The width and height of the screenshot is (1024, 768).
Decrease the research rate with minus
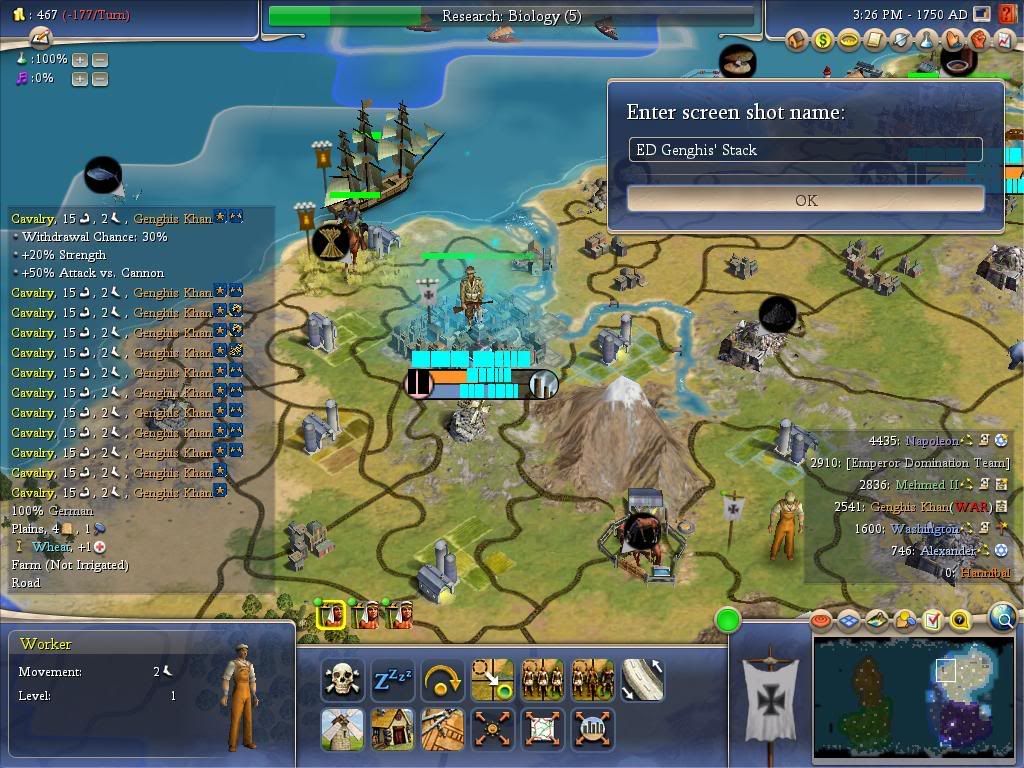100,60
